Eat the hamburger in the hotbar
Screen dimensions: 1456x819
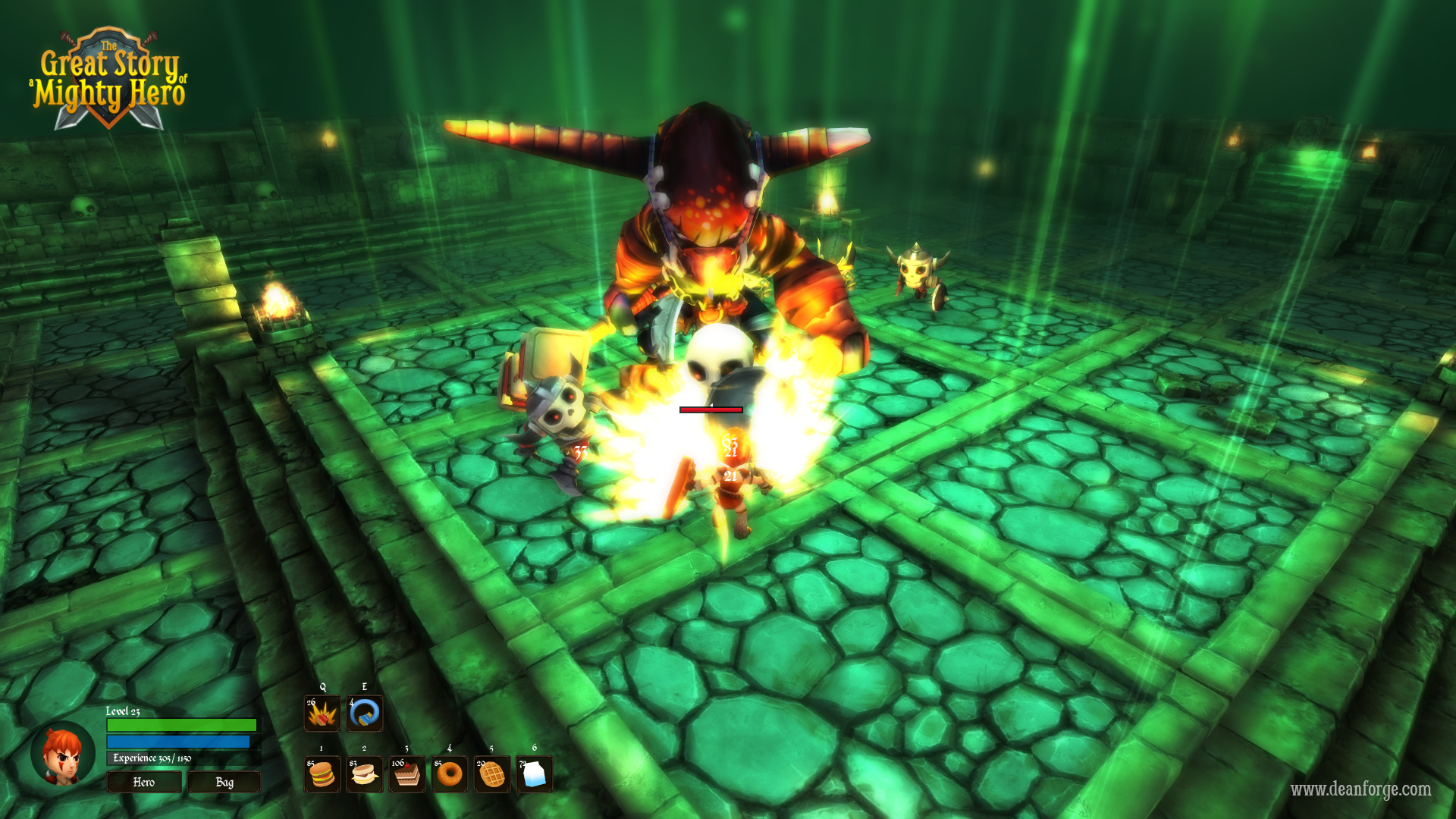(x=322, y=774)
